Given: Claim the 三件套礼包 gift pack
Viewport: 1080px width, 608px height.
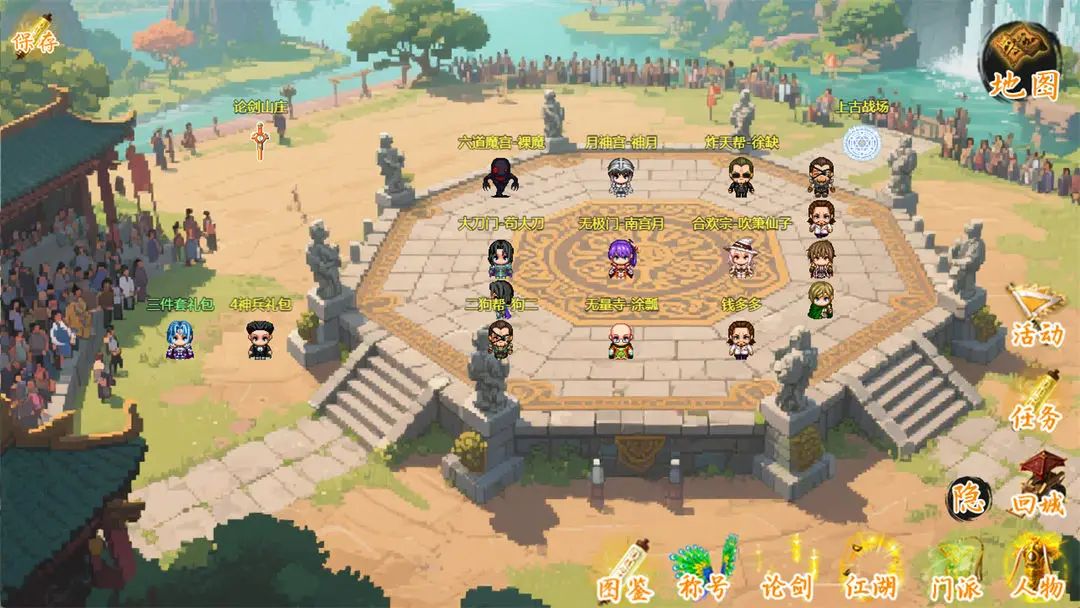Looking at the screenshot, I should tap(180, 340).
